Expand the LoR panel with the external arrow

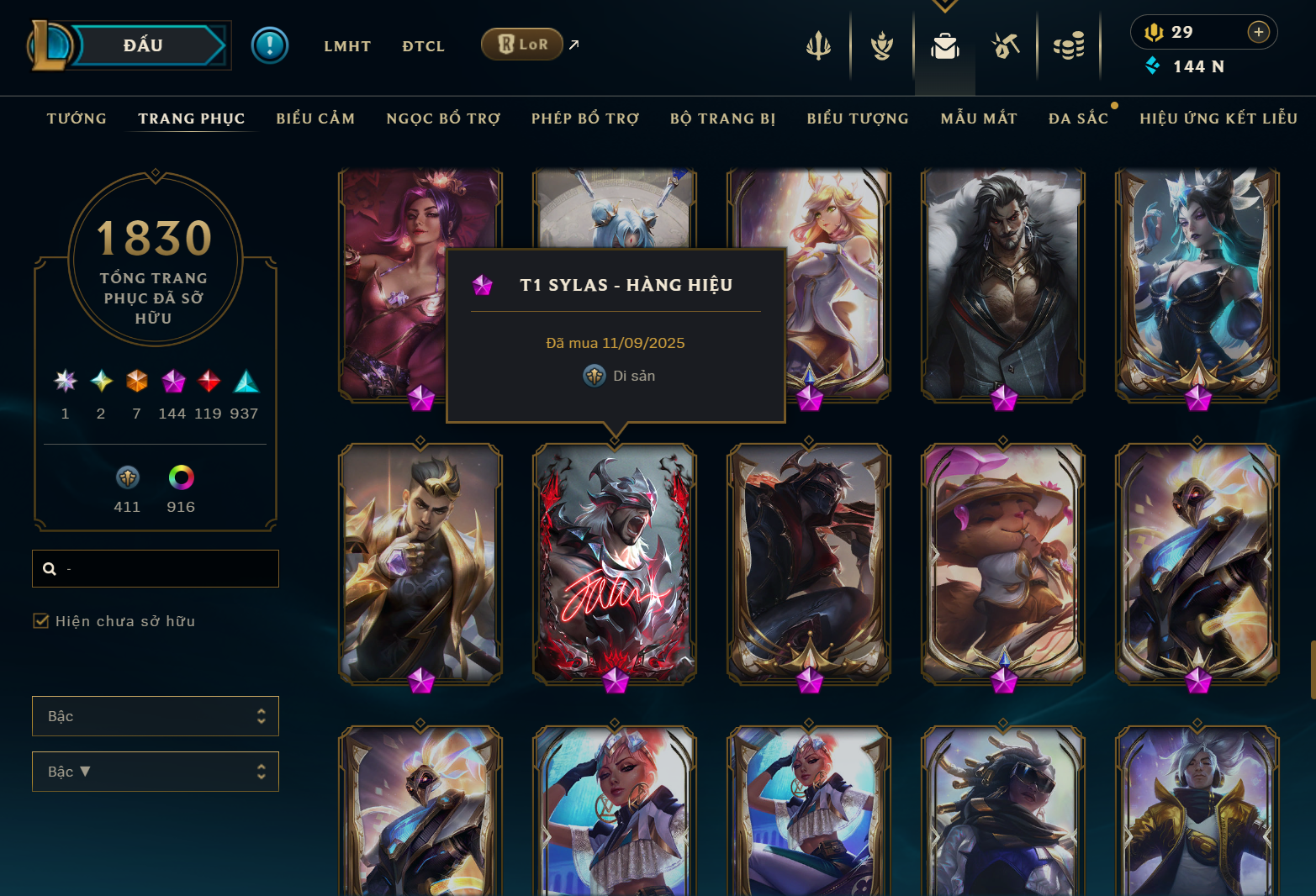(574, 44)
